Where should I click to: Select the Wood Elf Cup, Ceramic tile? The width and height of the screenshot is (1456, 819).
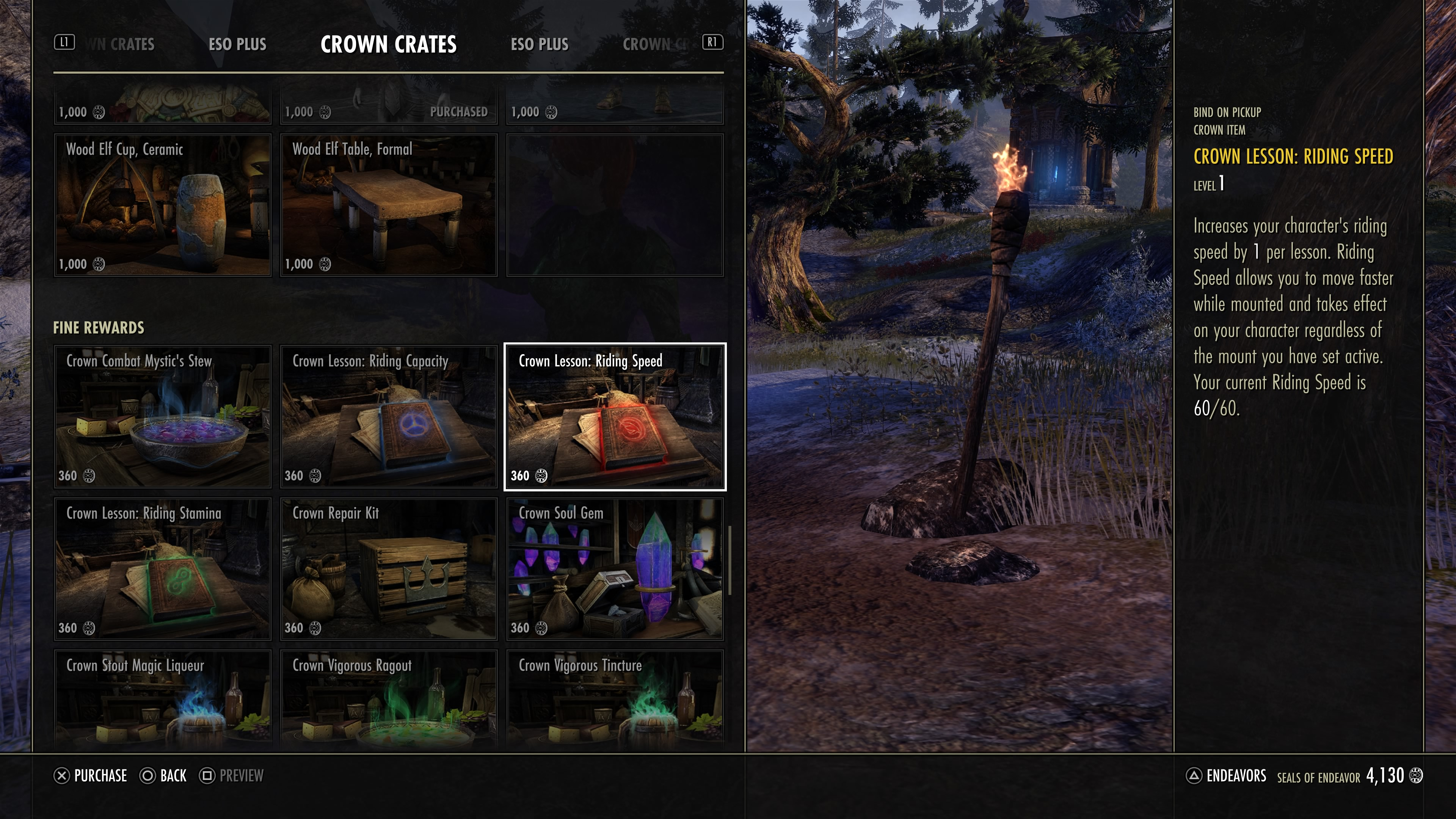tap(162, 205)
